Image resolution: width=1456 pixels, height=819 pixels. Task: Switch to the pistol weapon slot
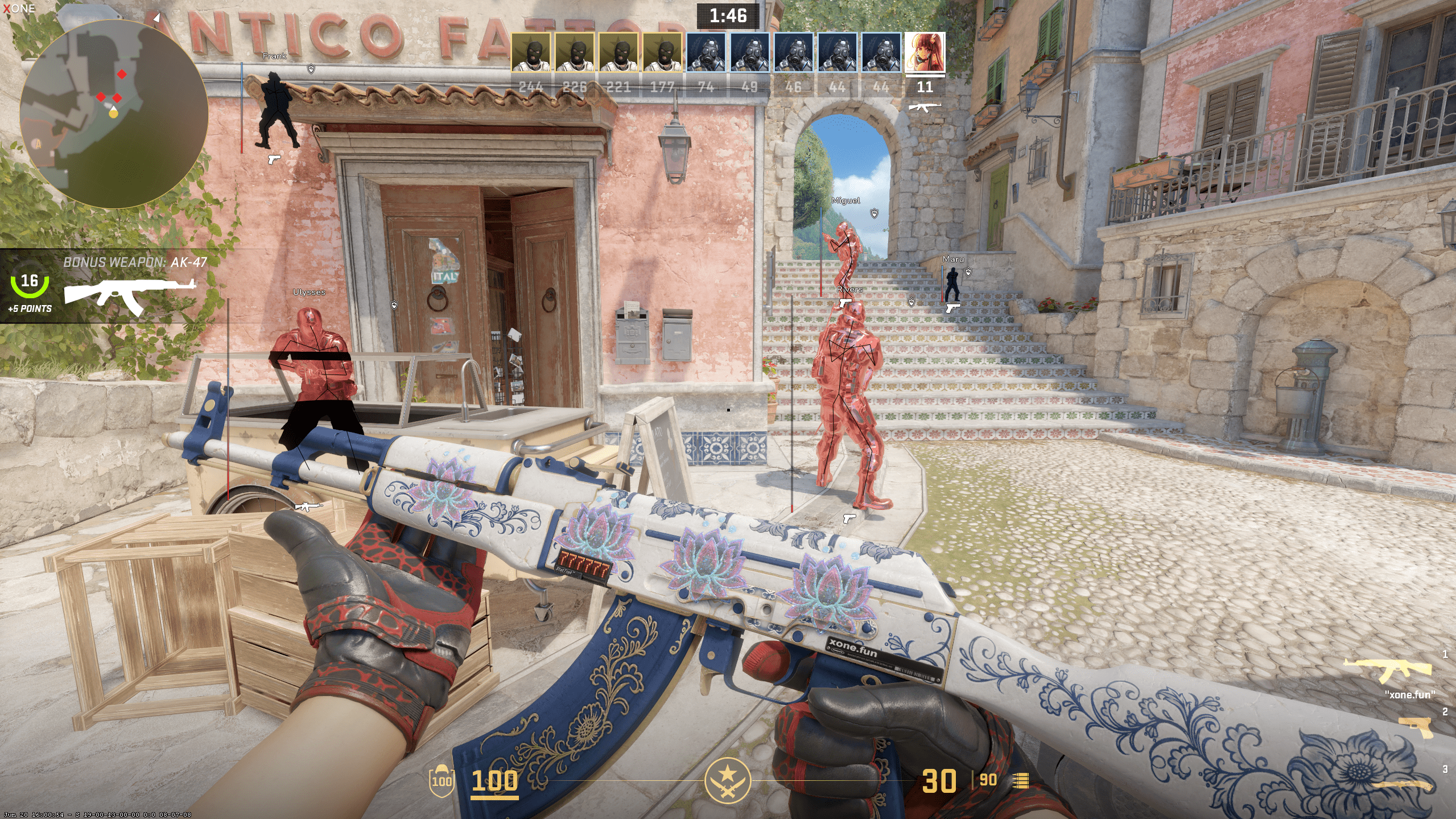(x=1417, y=726)
